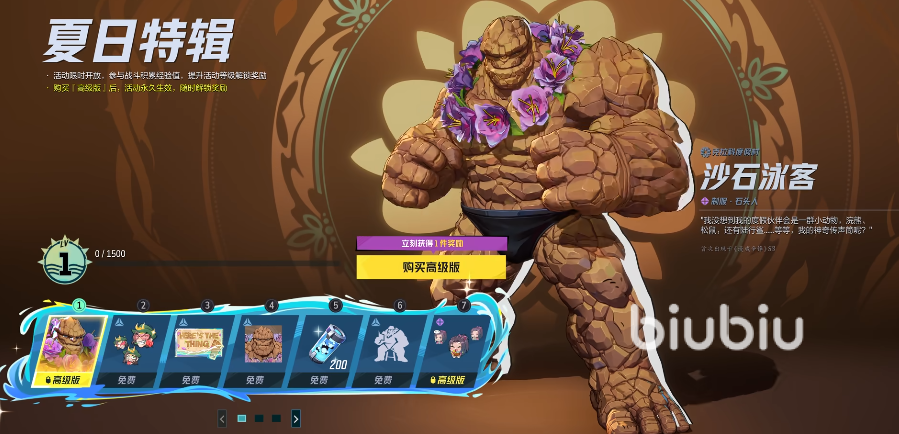Screen dimensions: 899x434
Task: Go to the next reward page arrow
Action: click(296, 418)
